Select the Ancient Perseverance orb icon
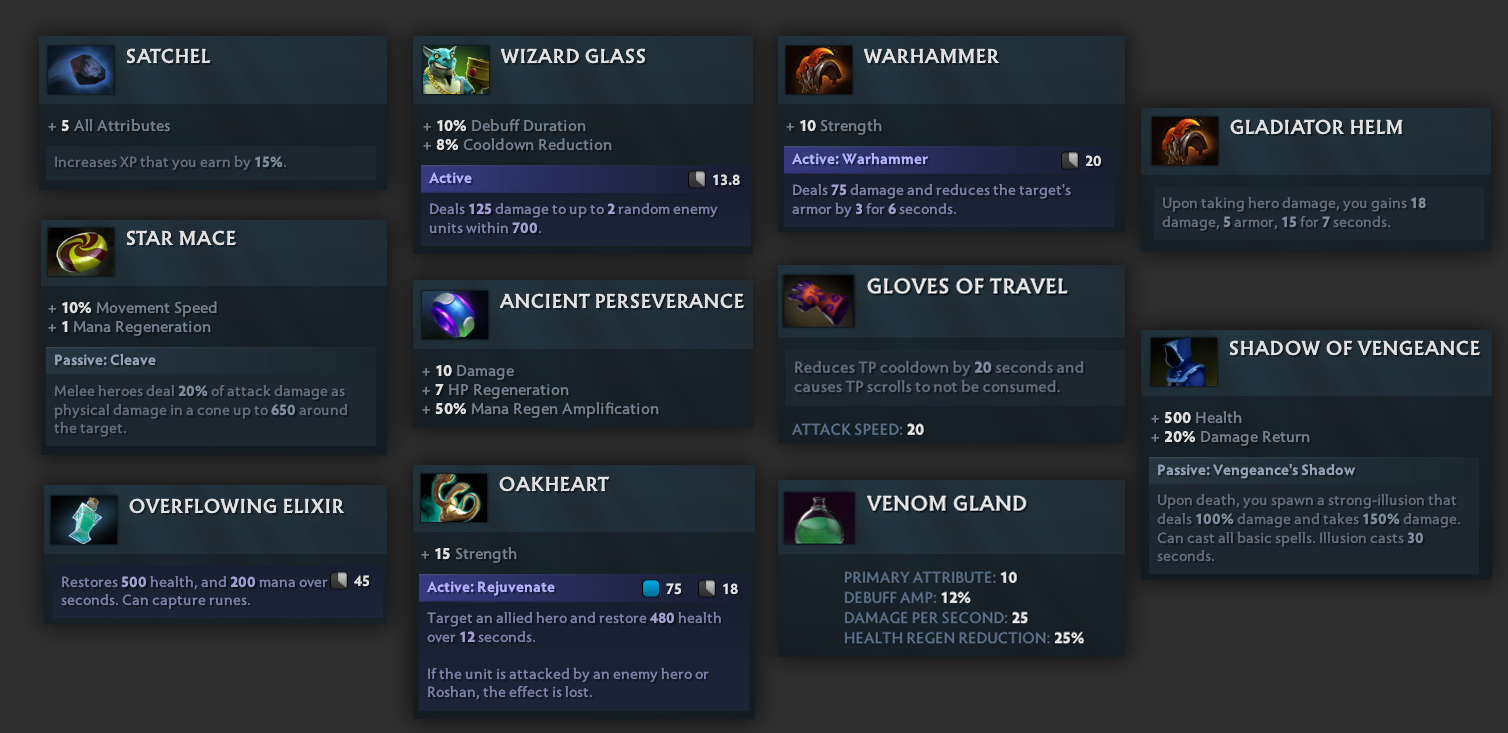Viewport: 1508px width, 733px height. [455, 315]
